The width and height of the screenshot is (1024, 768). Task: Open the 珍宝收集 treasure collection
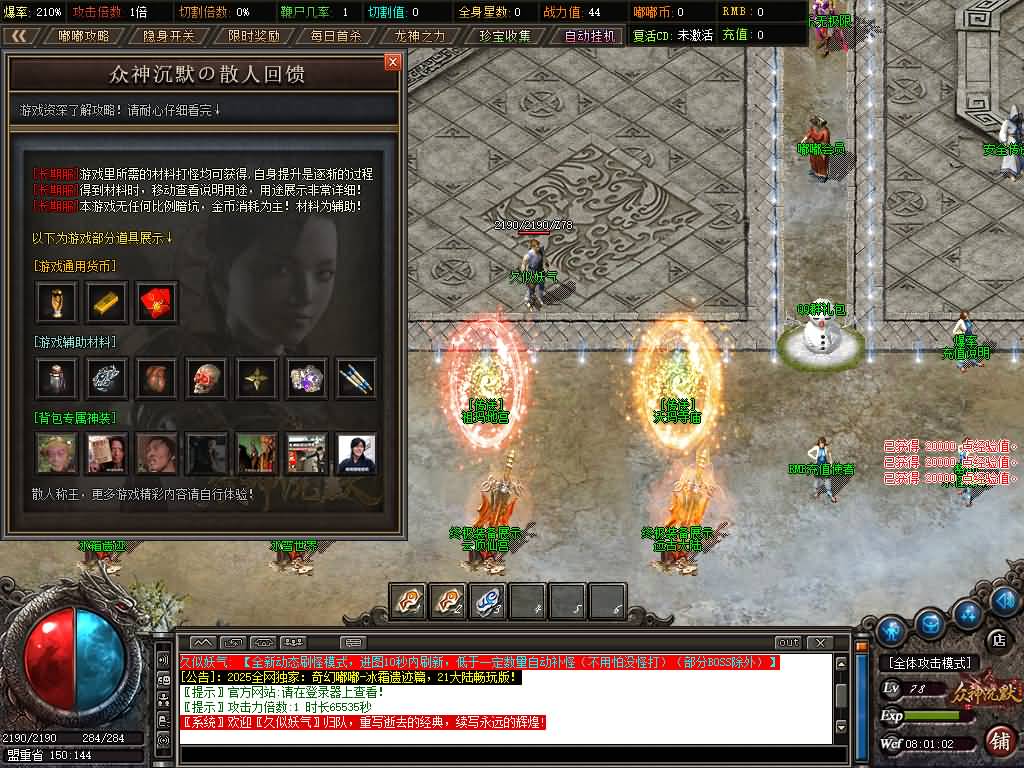[504, 36]
